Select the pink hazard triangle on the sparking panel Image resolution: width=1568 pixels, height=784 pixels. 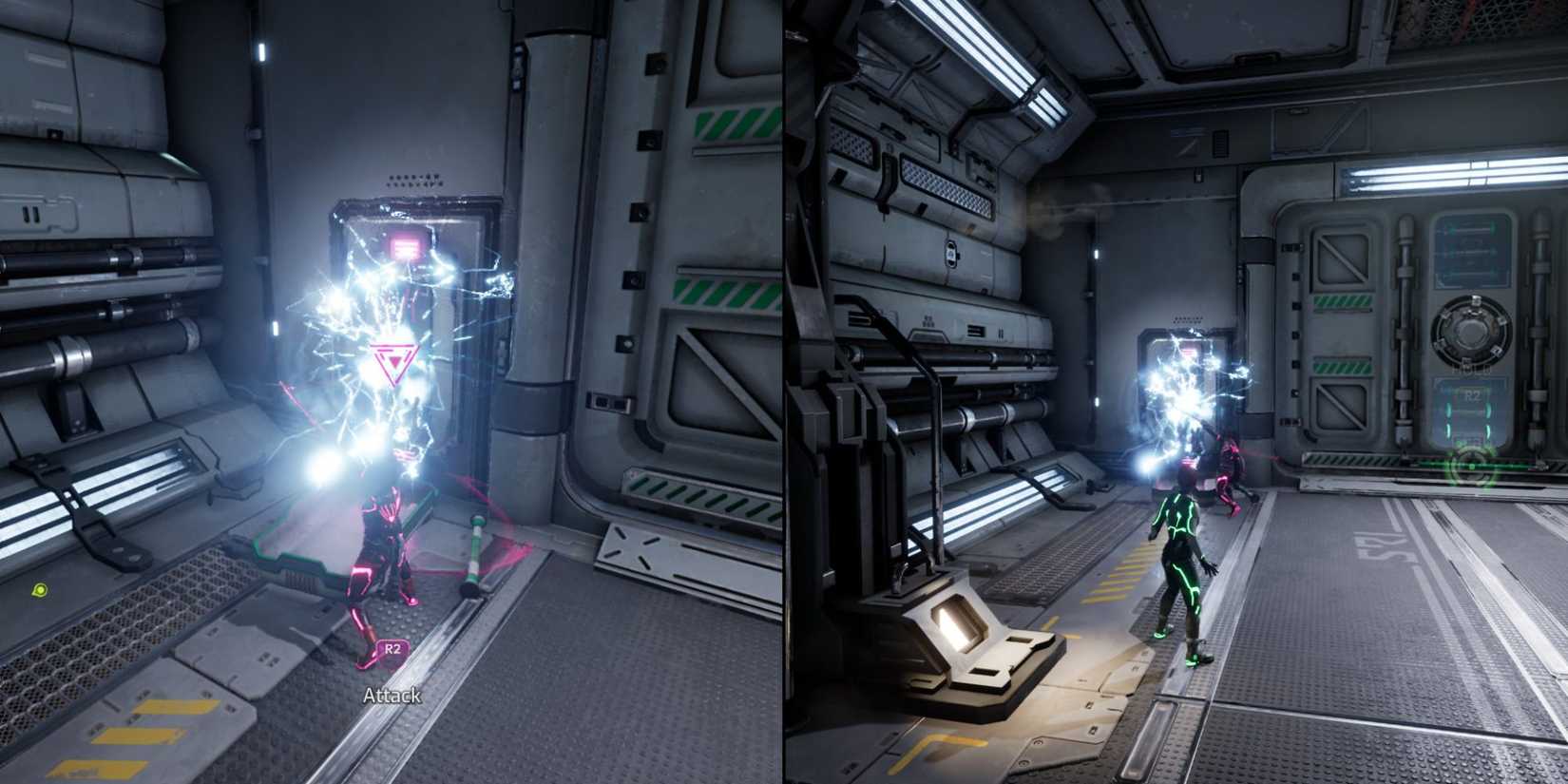click(393, 358)
